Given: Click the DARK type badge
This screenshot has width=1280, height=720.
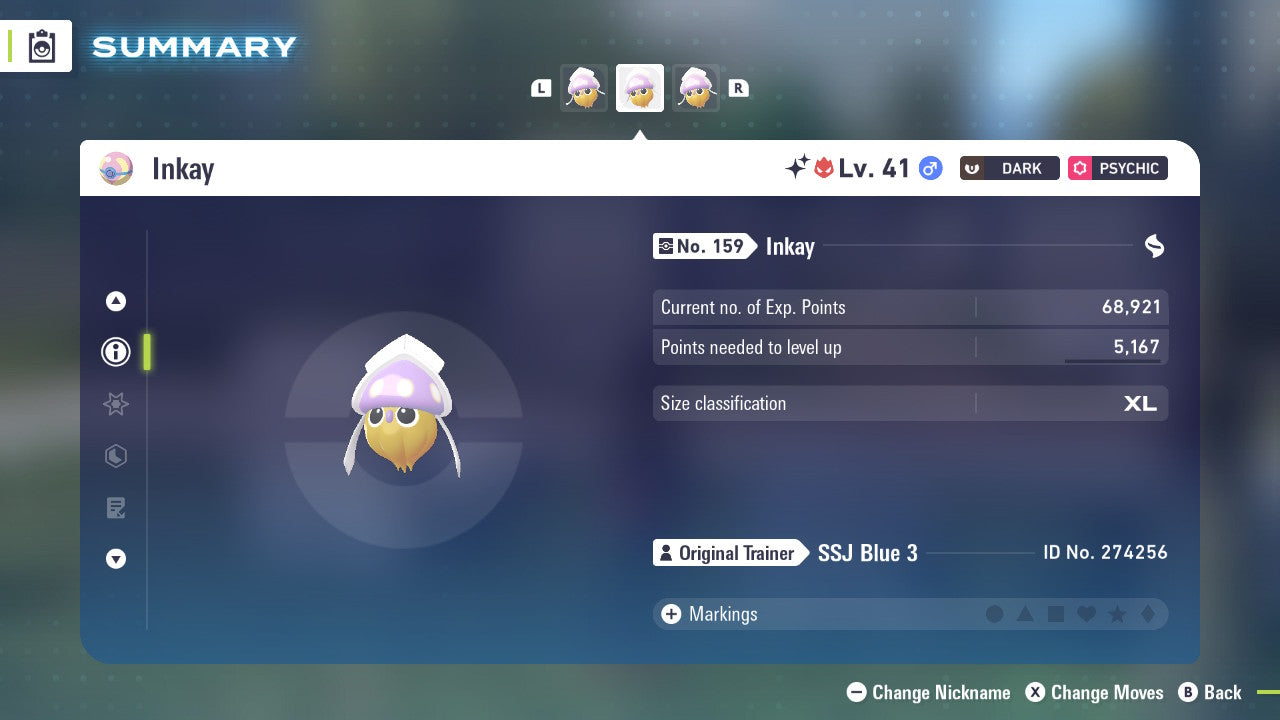Looking at the screenshot, I should tap(1009, 168).
